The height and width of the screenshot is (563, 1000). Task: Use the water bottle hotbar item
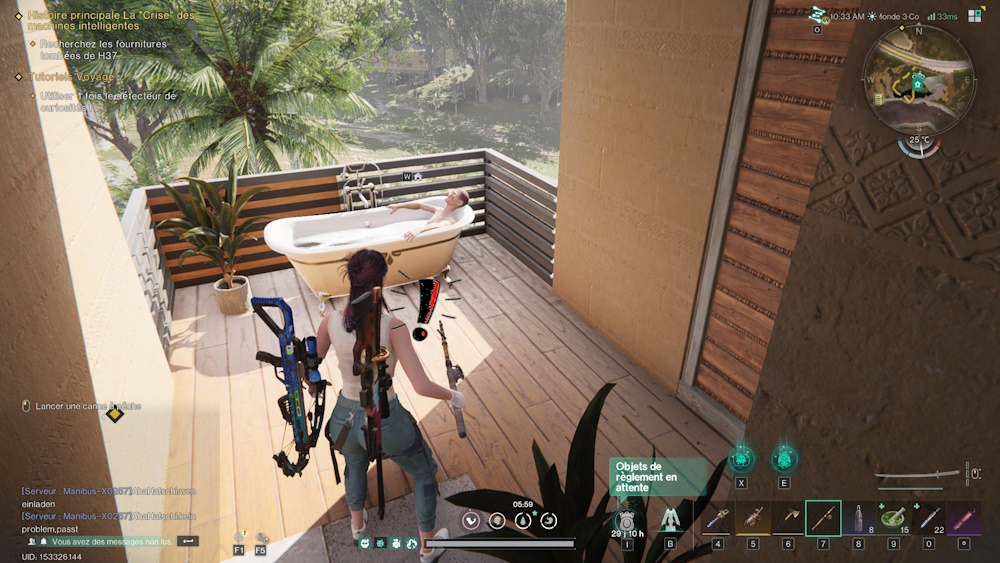tap(858, 519)
